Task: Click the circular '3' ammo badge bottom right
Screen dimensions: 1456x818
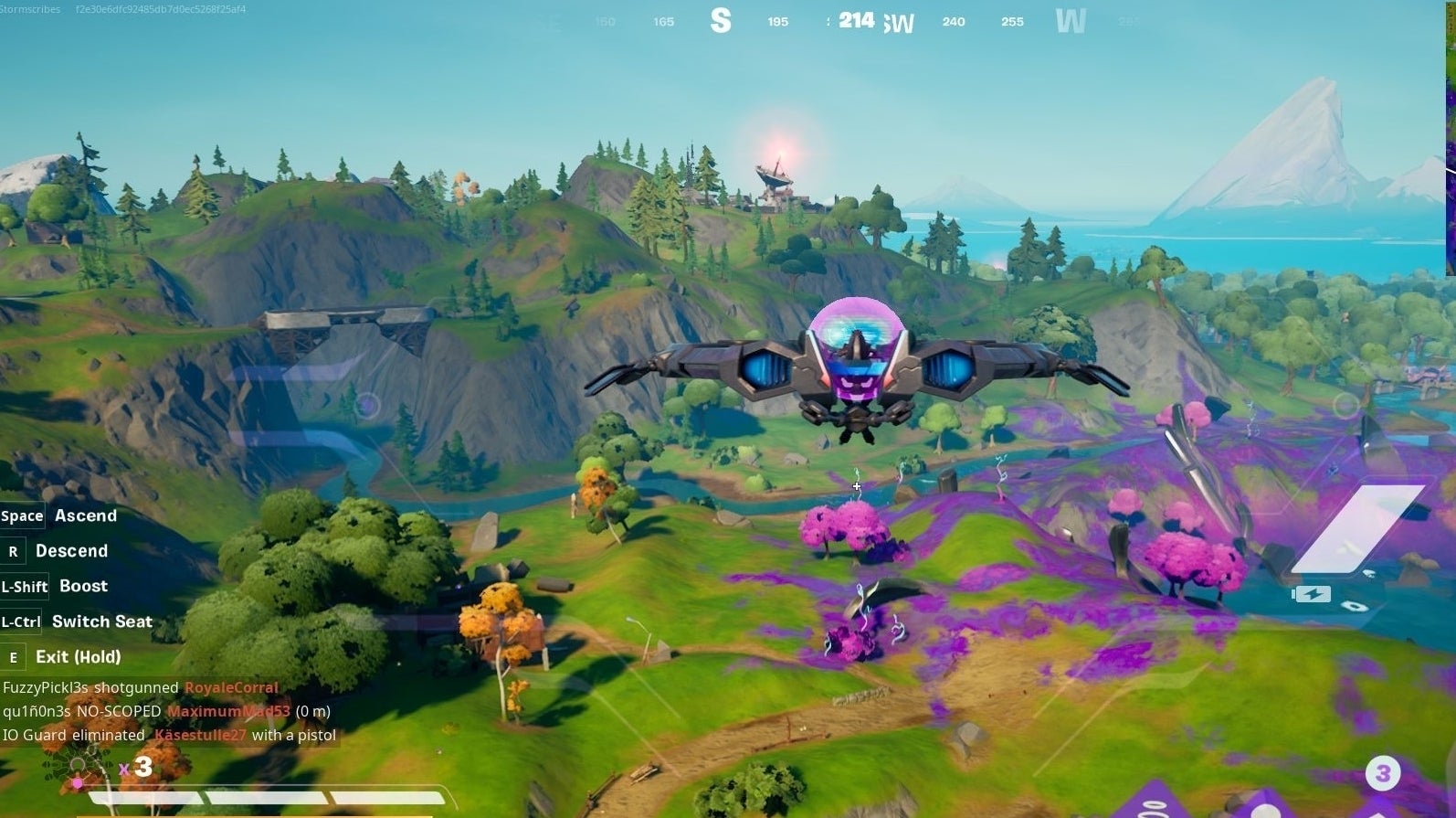Action: pos(1381,771)
